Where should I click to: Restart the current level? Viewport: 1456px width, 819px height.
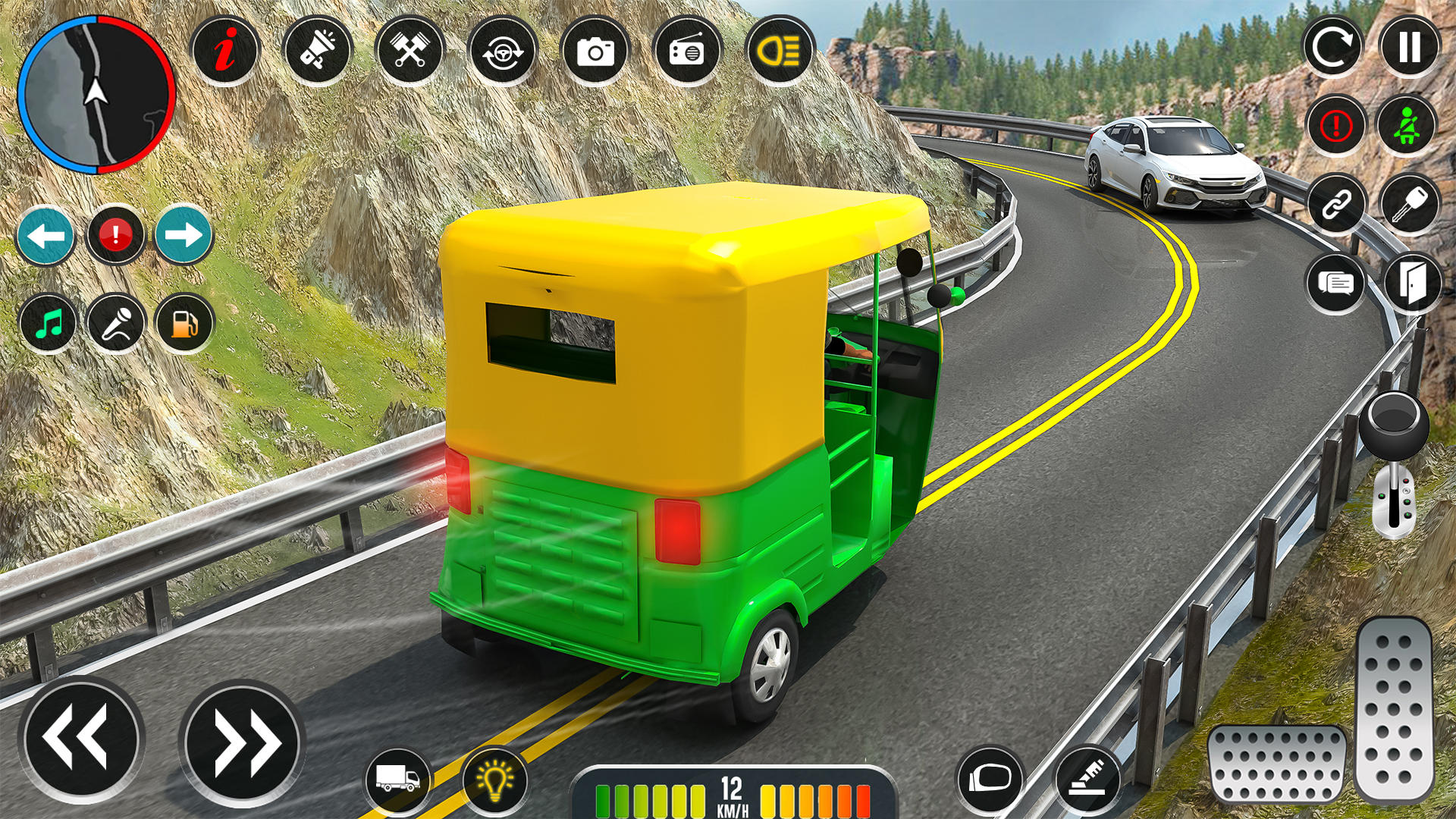click(1336, 47)
